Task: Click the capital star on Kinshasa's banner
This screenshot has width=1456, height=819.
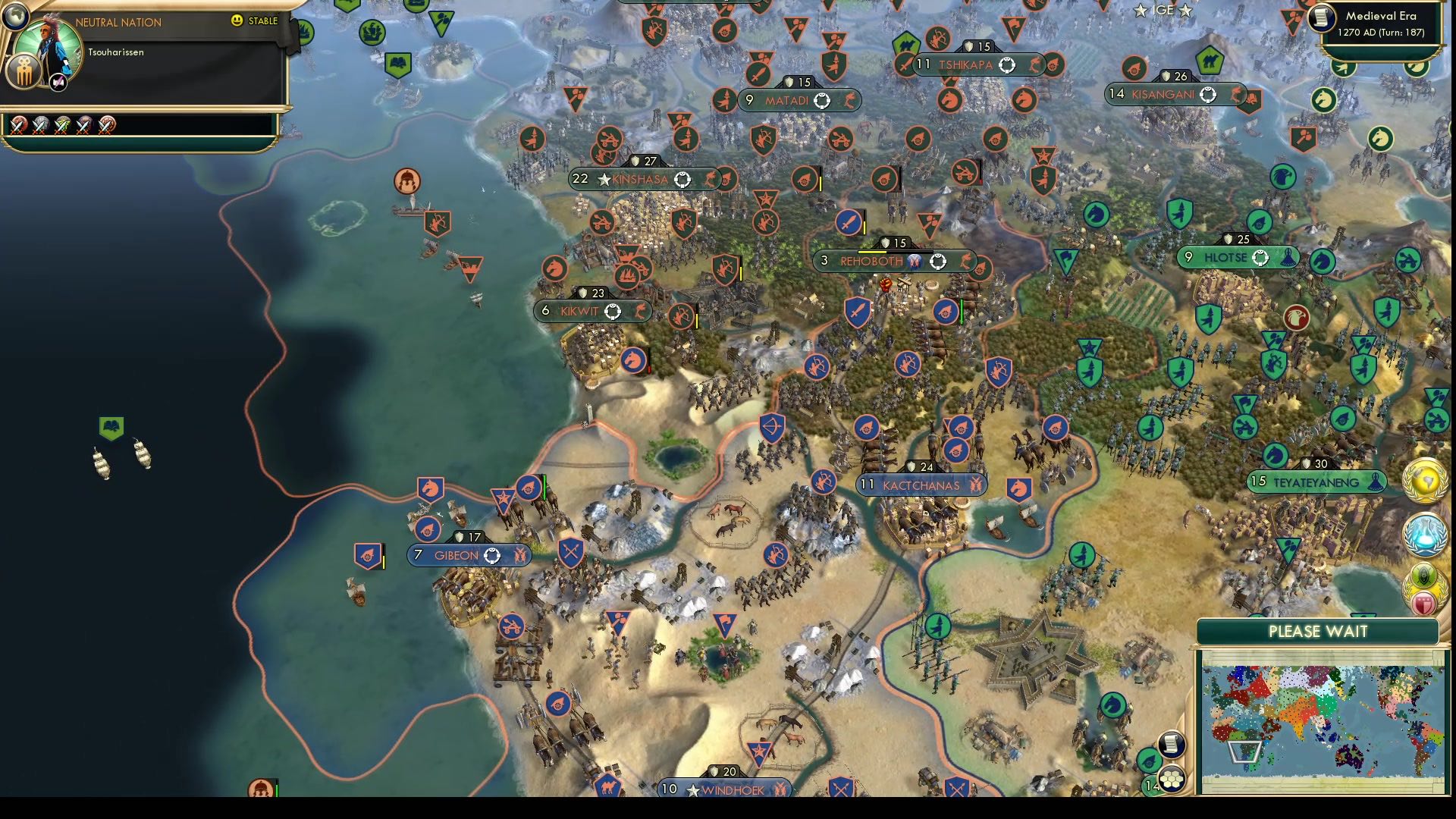Action: (603, 180)
